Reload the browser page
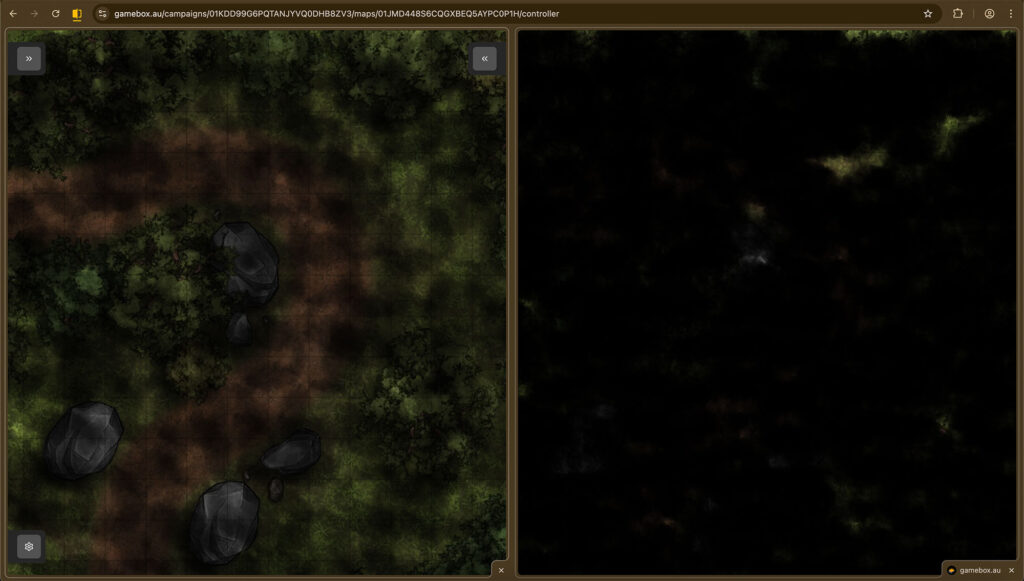Viewport: 1024px width, 581px height. point(56,14)
